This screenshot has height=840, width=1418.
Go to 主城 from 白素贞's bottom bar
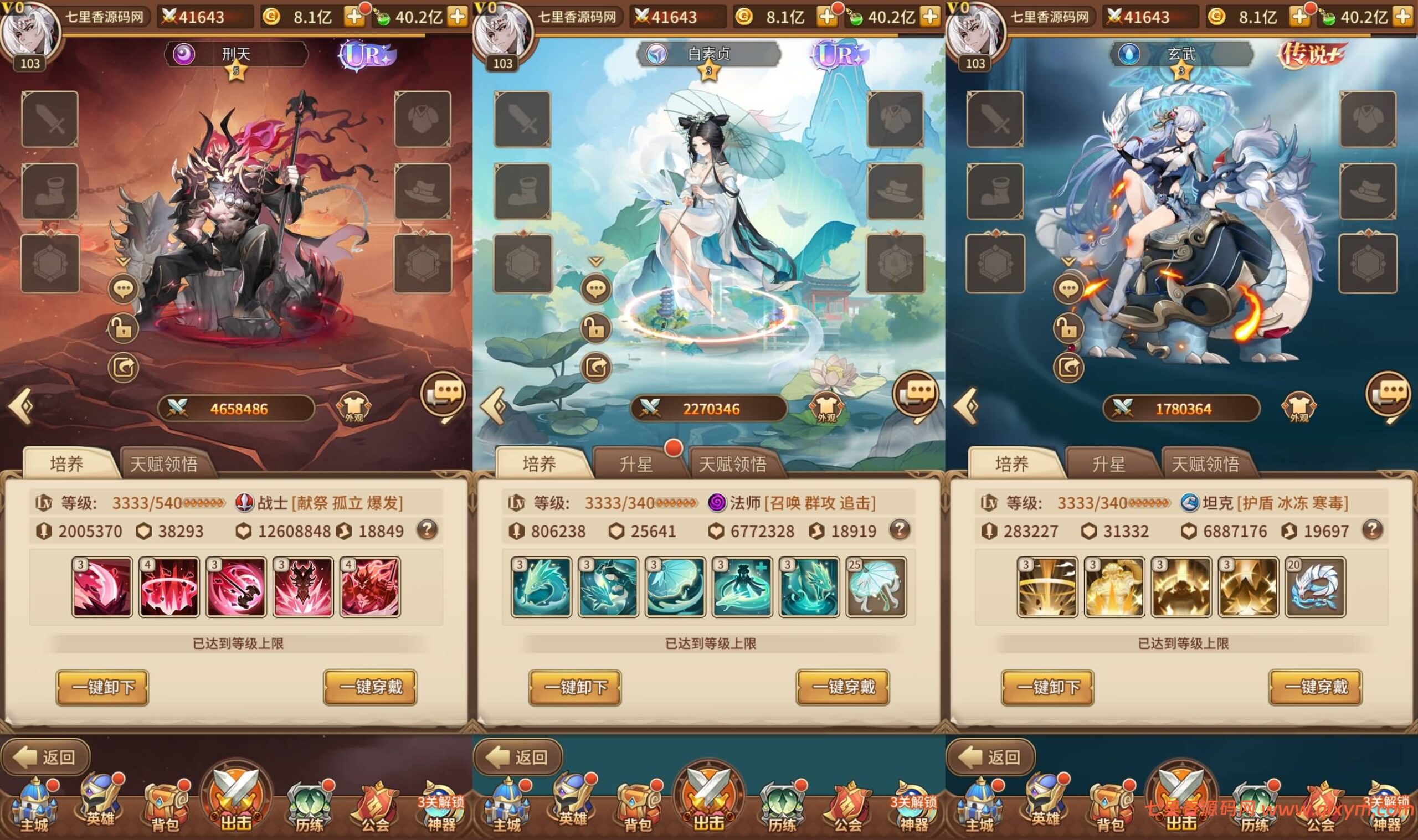tap(507, 808)
